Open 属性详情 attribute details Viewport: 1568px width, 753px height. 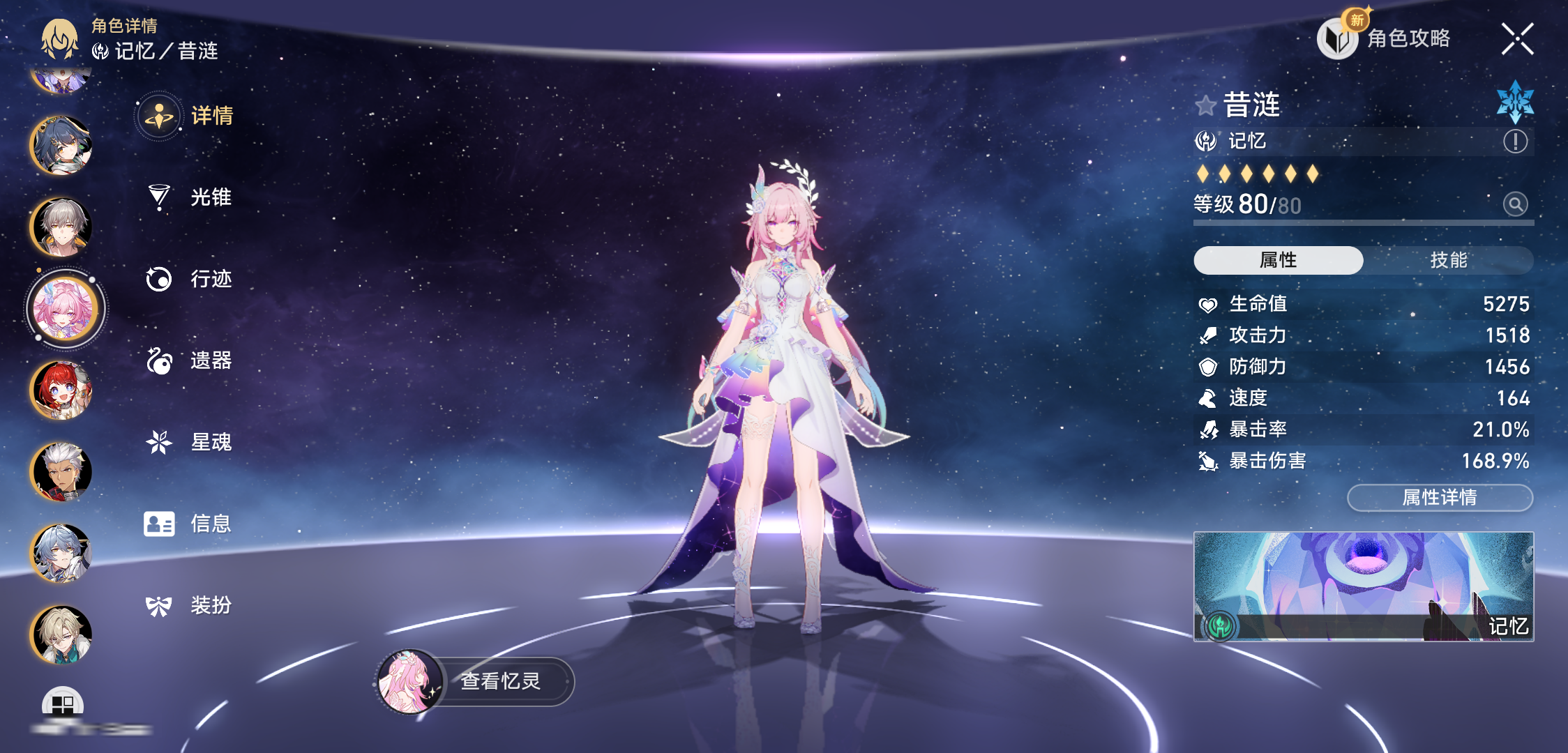click(1440, 497)
